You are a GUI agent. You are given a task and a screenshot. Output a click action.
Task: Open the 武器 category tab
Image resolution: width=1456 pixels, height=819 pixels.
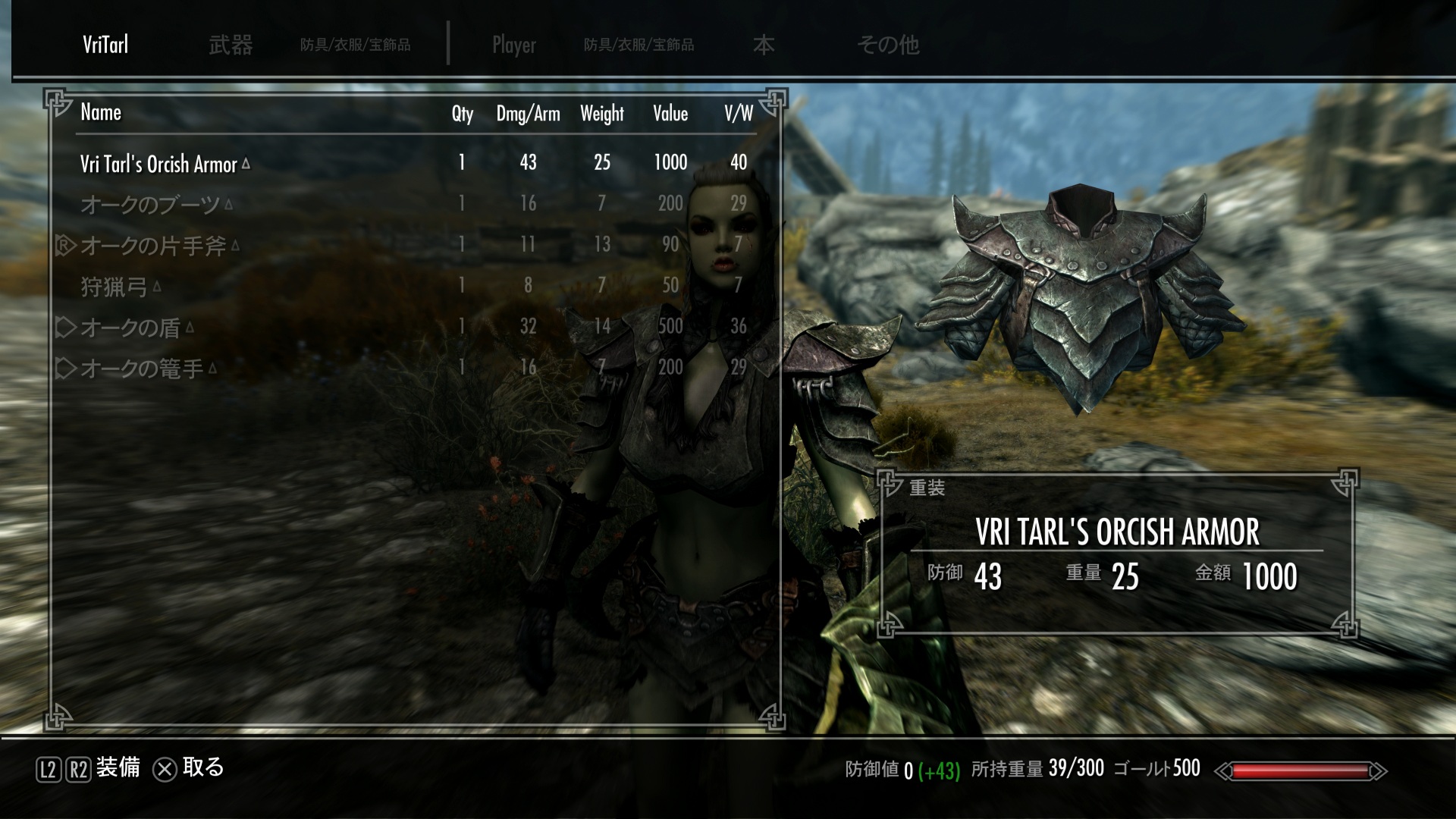point(231,45)
